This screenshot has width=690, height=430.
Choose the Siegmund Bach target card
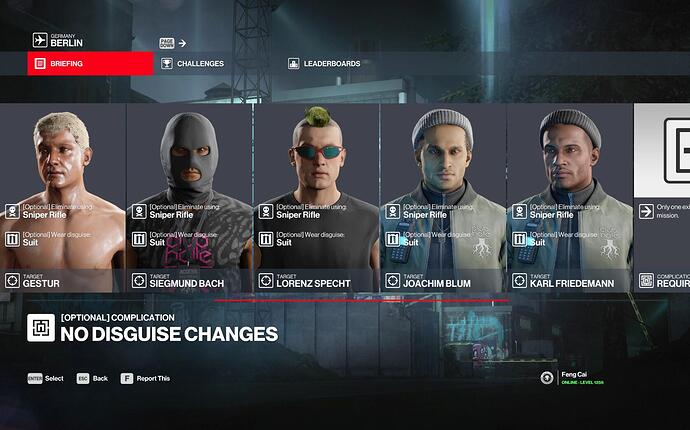(190, 197)
